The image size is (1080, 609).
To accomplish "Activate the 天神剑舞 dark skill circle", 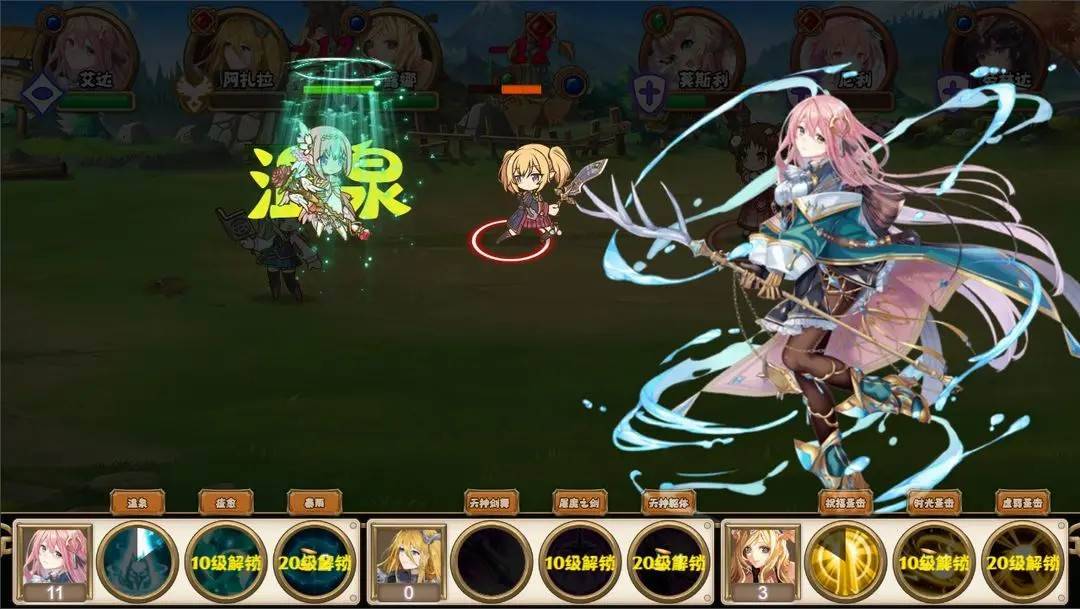I will [491, 562].
